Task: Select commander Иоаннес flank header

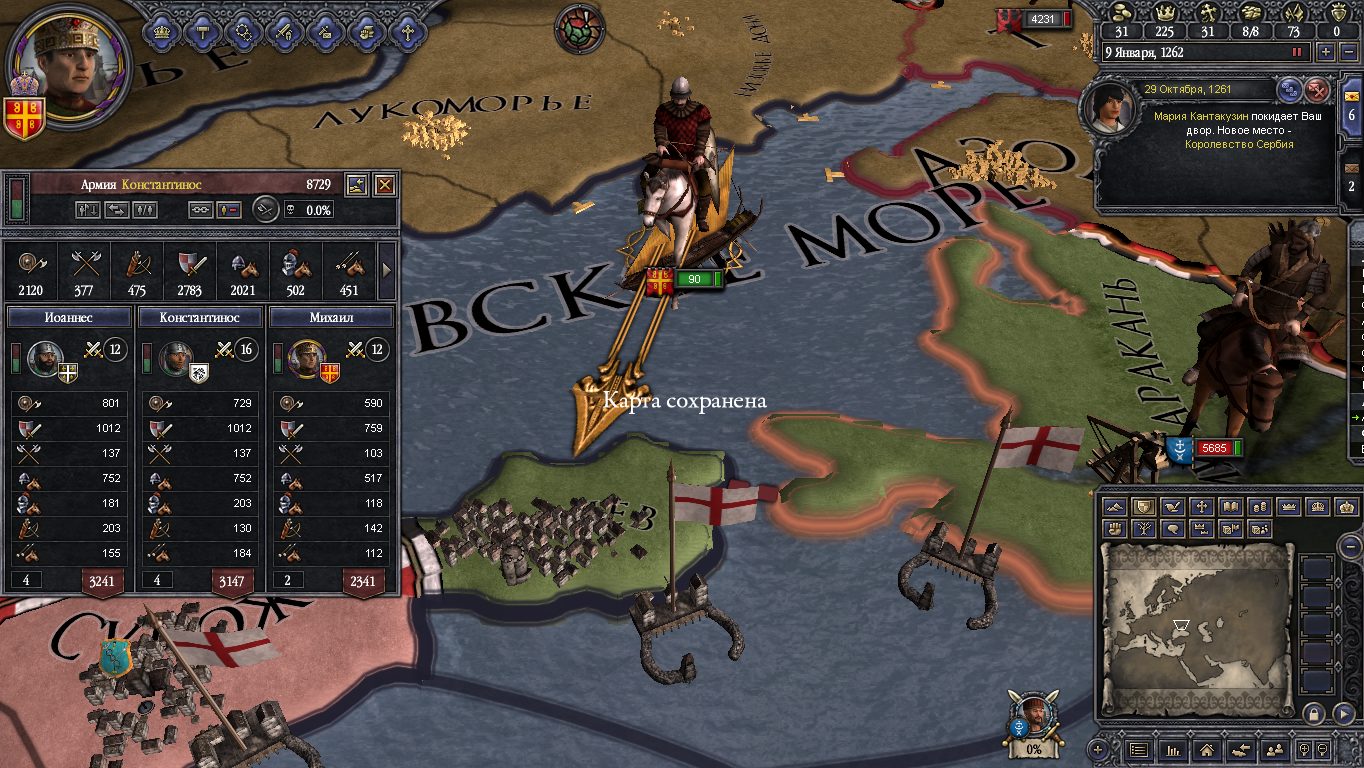Action: (69, 317)
